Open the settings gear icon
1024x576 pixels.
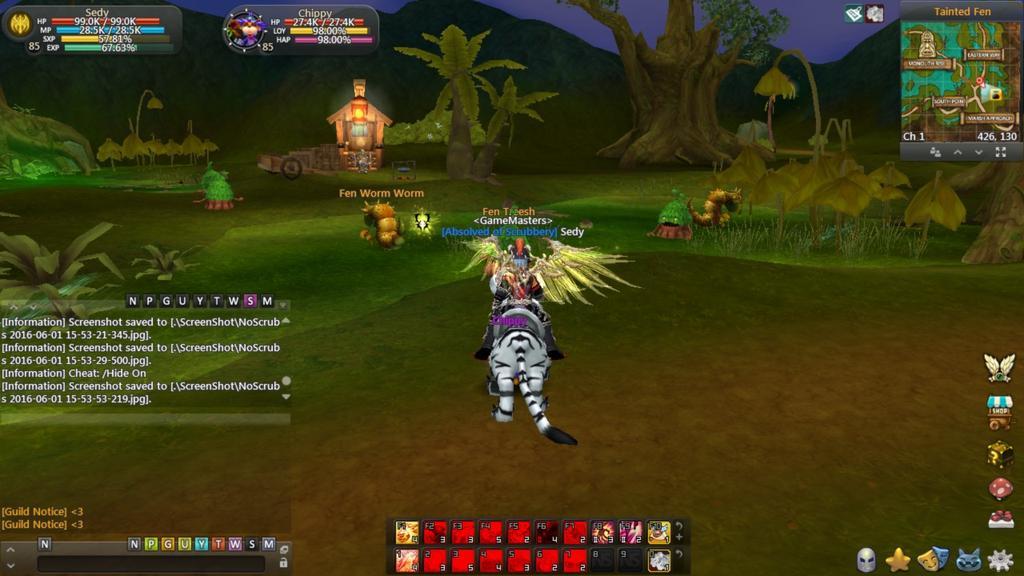point(1000,560)
